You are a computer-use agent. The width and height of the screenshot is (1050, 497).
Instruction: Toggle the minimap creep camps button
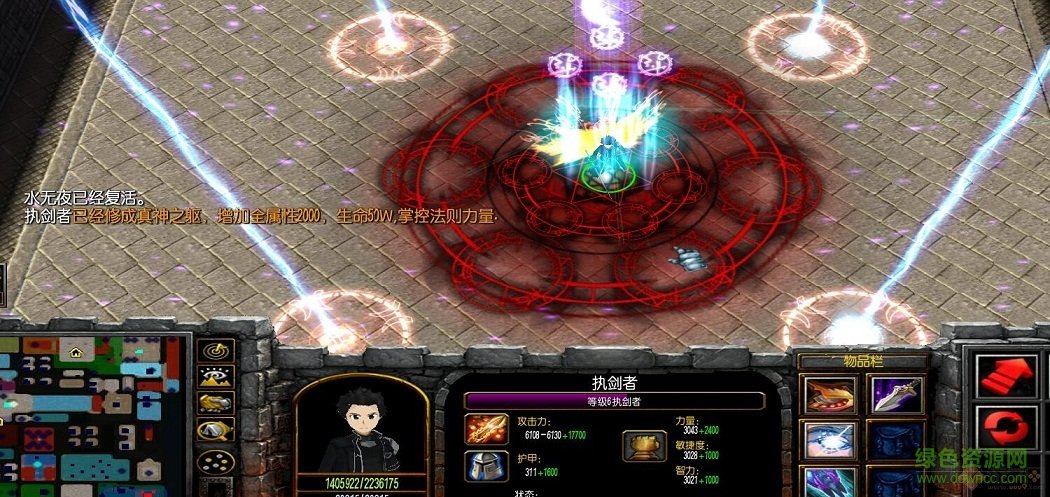[217, 431]
